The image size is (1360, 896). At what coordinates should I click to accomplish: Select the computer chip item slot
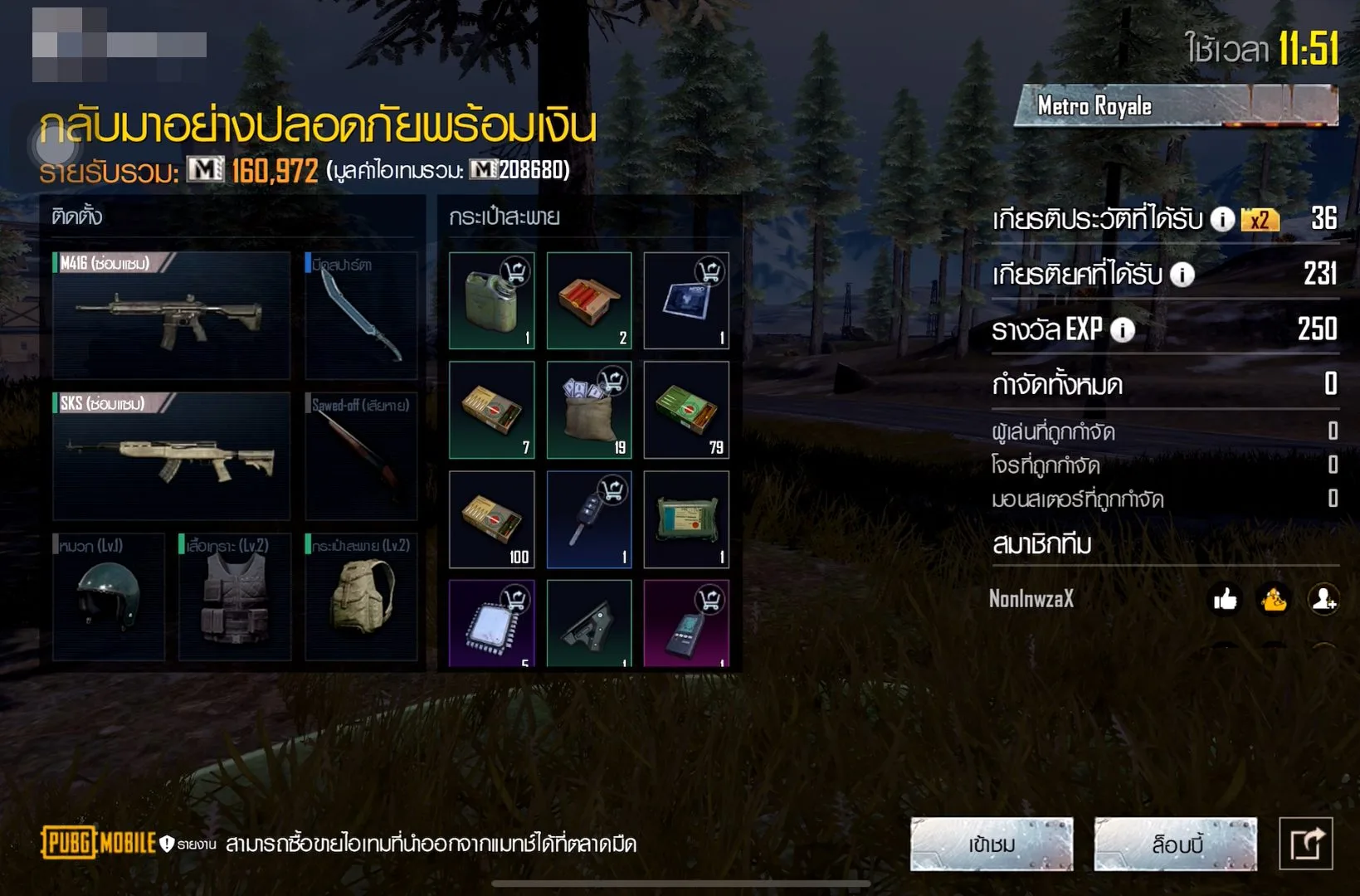491,624
